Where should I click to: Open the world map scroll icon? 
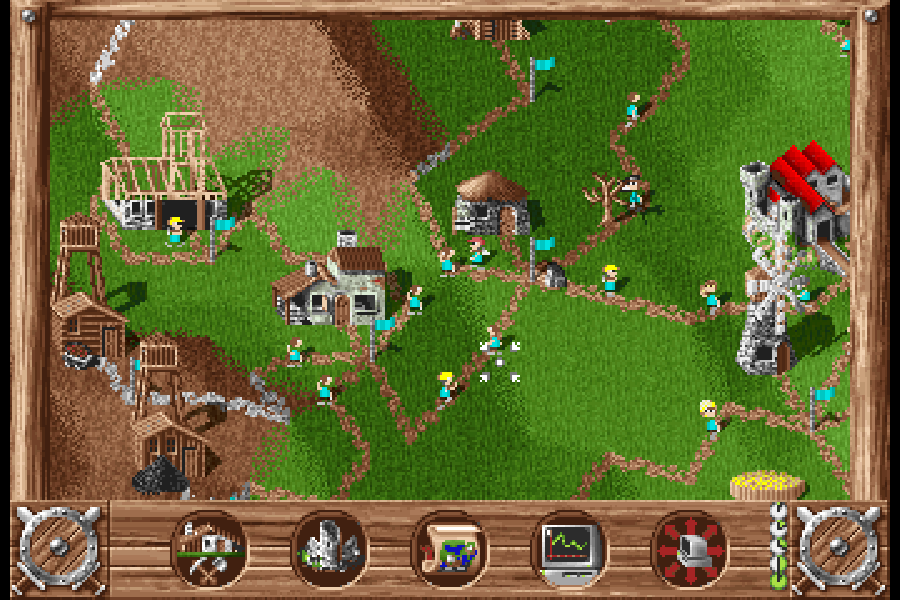tap(449, 548)
